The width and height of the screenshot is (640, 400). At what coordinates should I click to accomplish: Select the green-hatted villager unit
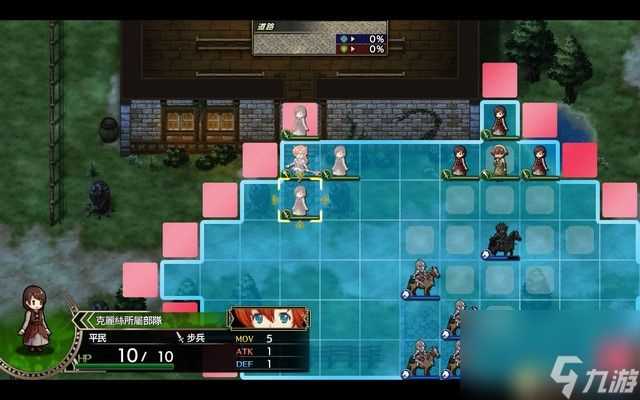(x=499, y=159)
